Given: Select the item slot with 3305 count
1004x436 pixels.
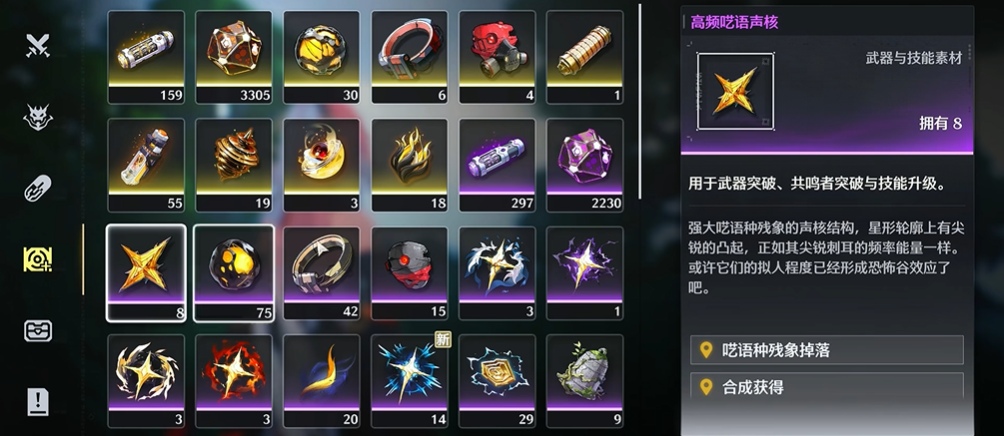Looking at the screenshot, I should pyautogui.click(x=234, y=56).
